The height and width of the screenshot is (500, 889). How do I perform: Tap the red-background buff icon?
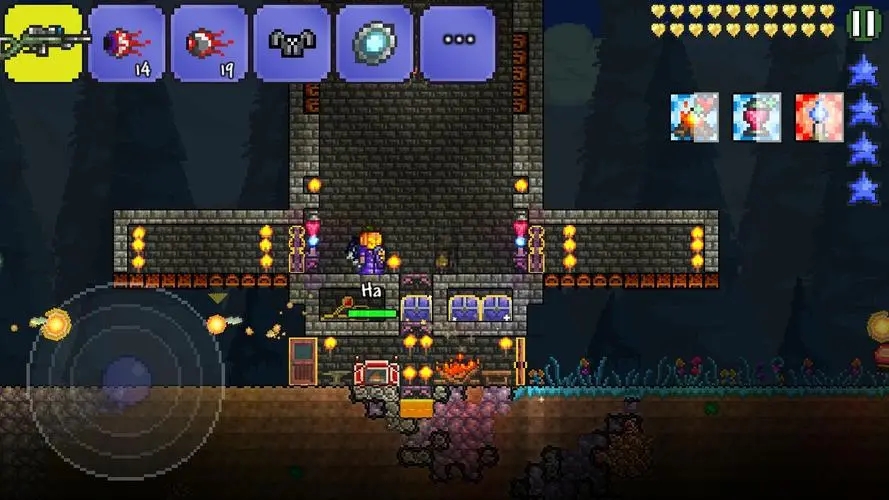point(819,117)
